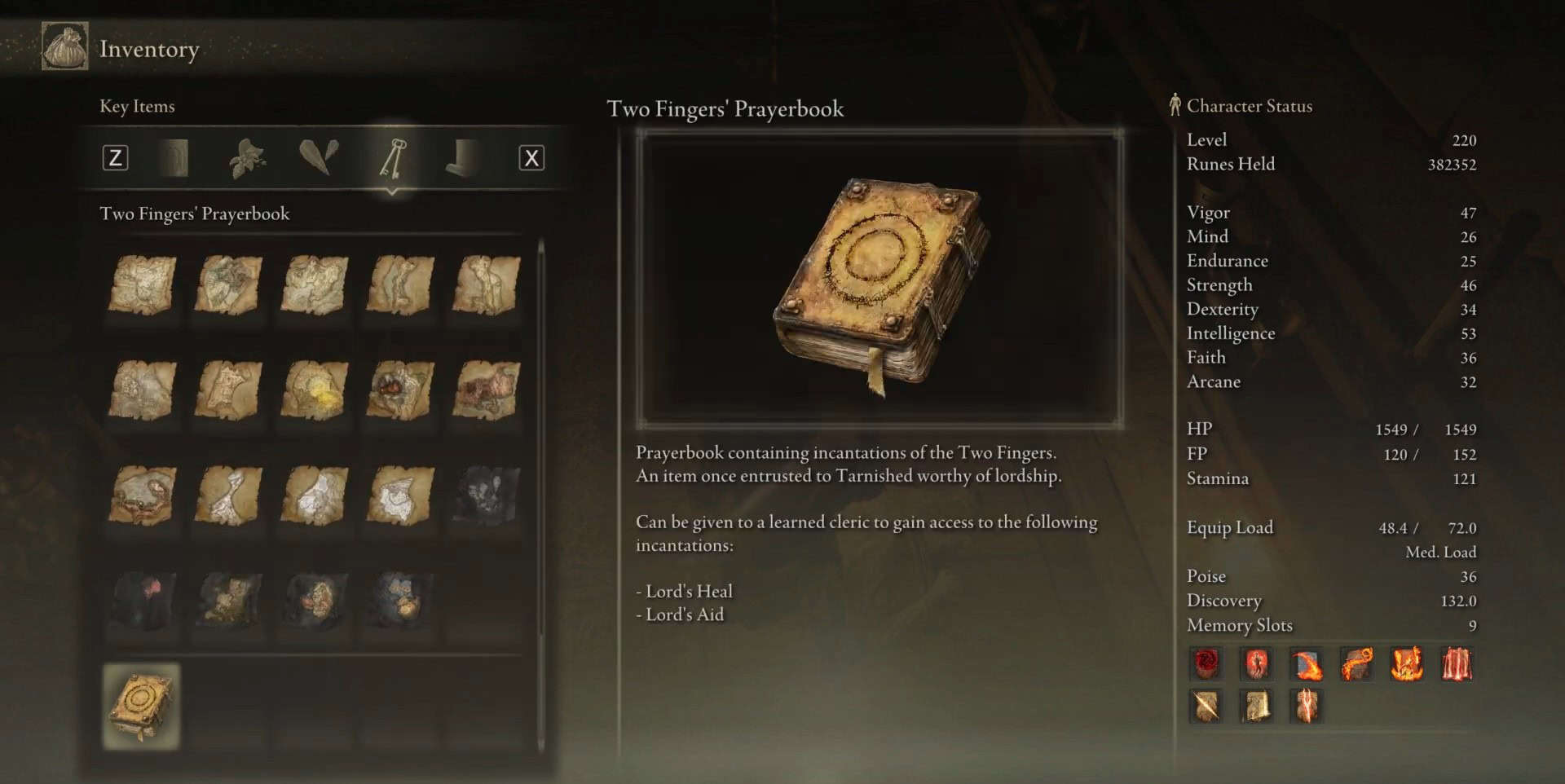Select the fiery claw slash spell icon
This screenshot has height=784, width=1565.
pos(1307,663)
